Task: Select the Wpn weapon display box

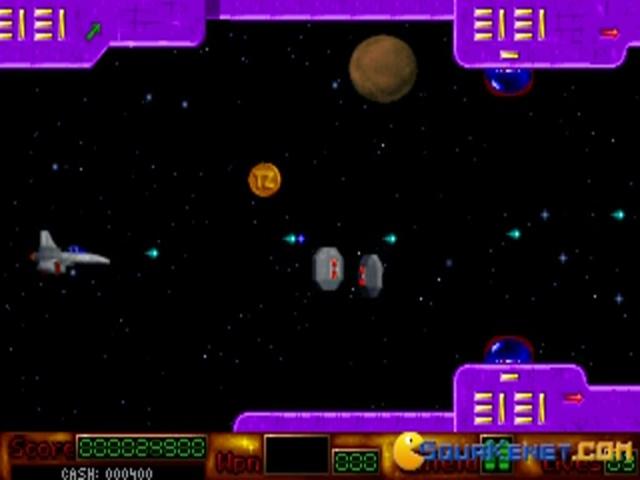Action: [296, 454]
